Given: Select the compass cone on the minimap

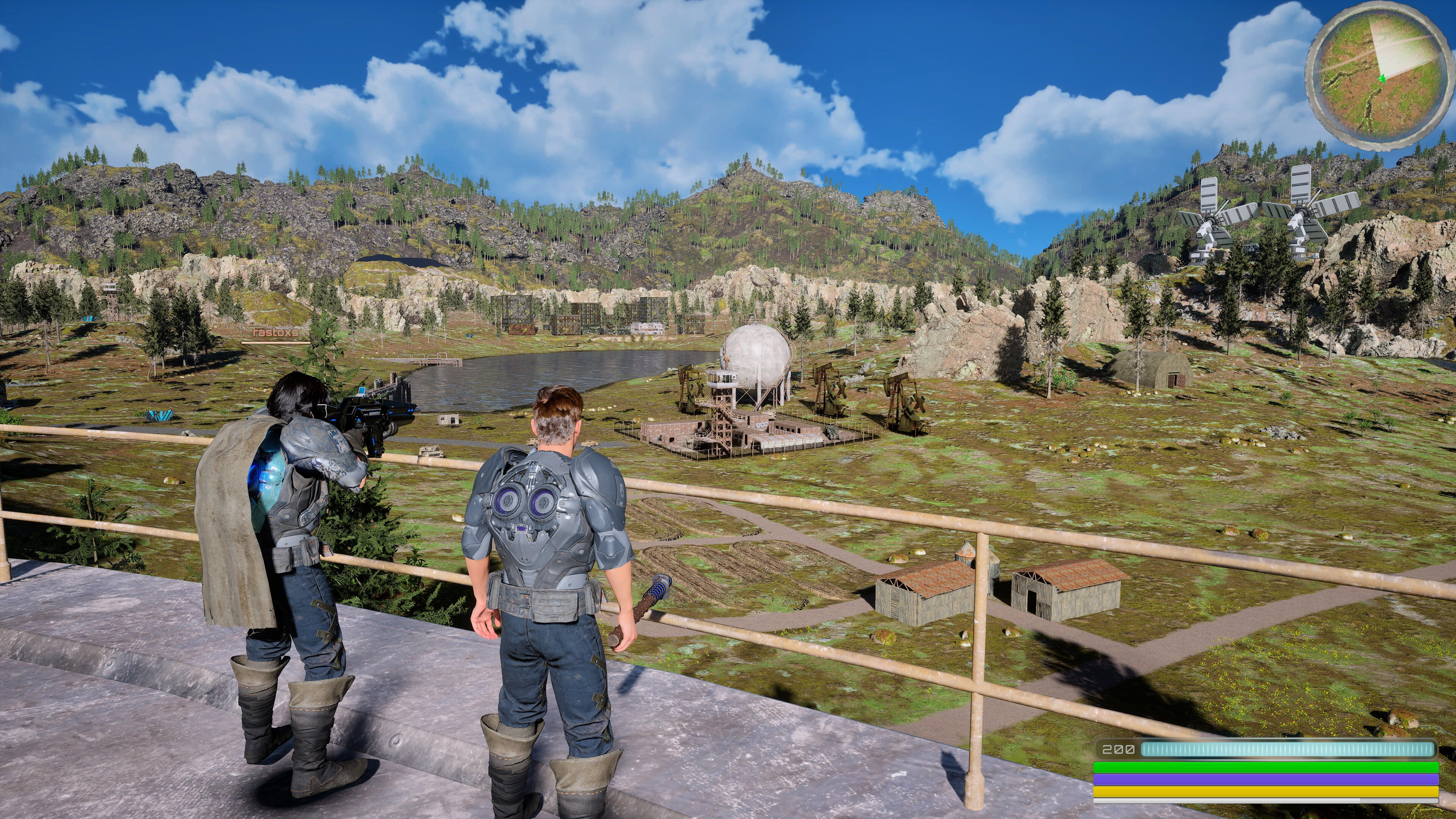Looking at the screenshot, I should click(x=1397, y=48).
